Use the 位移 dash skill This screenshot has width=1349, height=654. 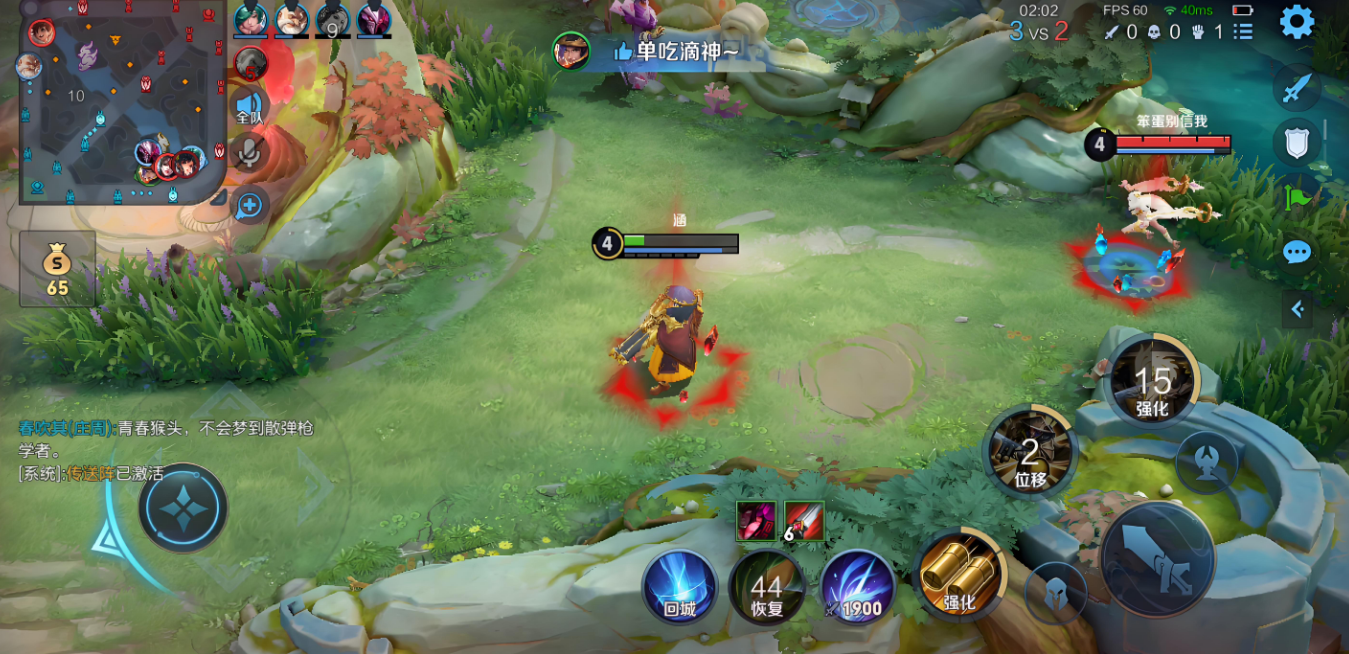click(1029, 452)
